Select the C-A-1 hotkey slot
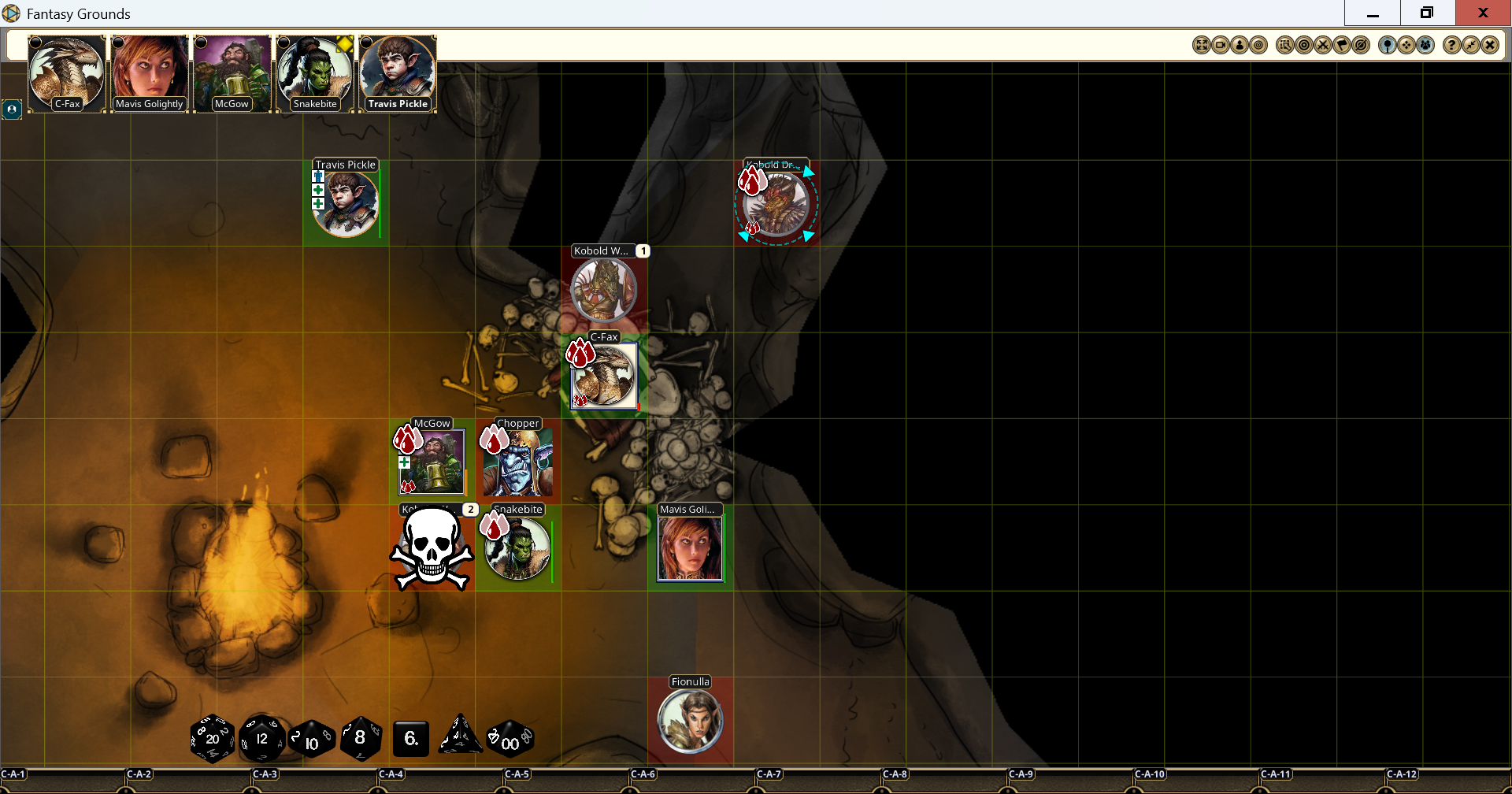Image resolution: width=1512 pixels, height=794 pixels. click(14, 774)
